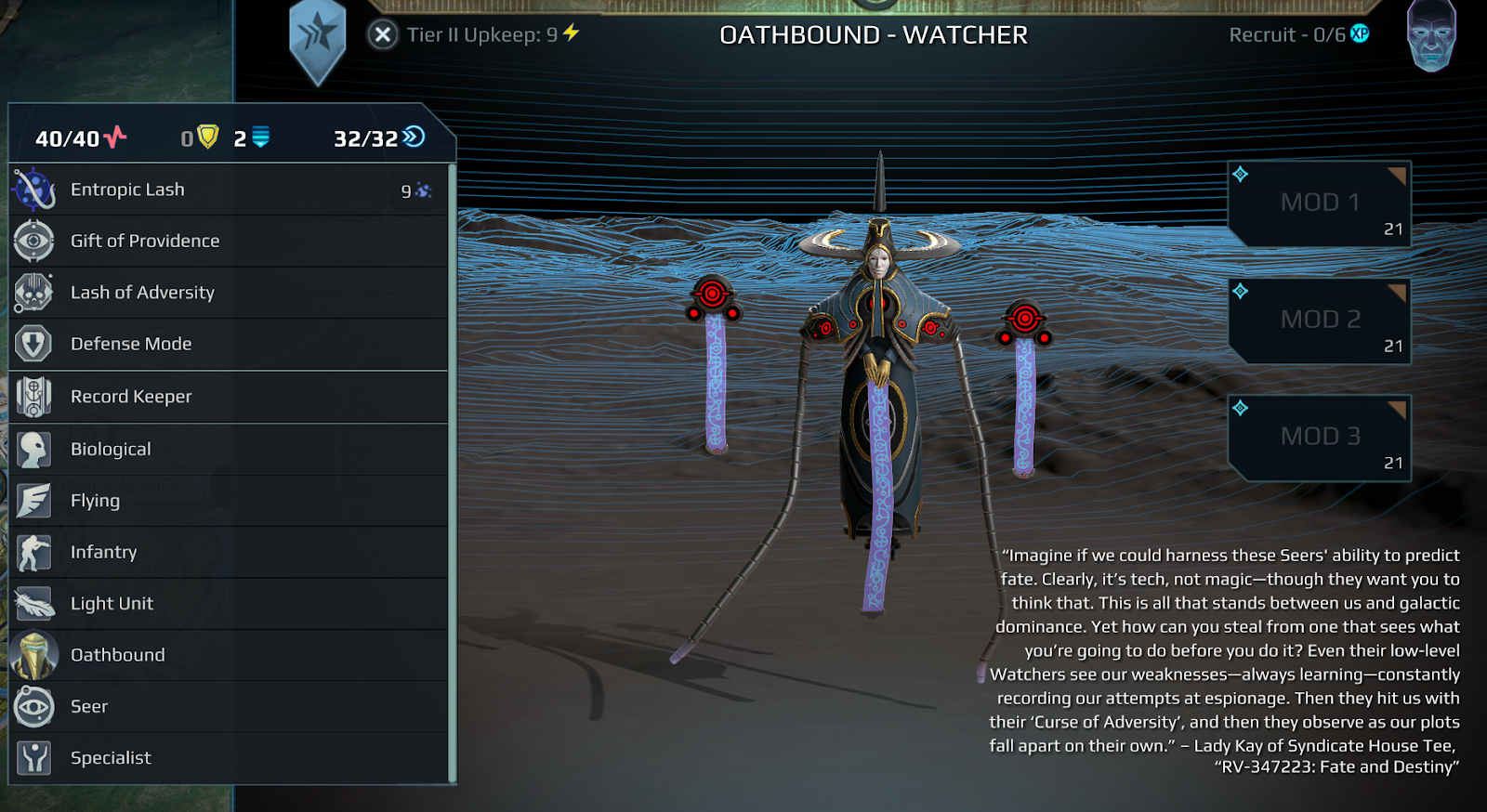The image size is (1487, 812).
Task: Close the unit info panel
Action: [382, 35]
